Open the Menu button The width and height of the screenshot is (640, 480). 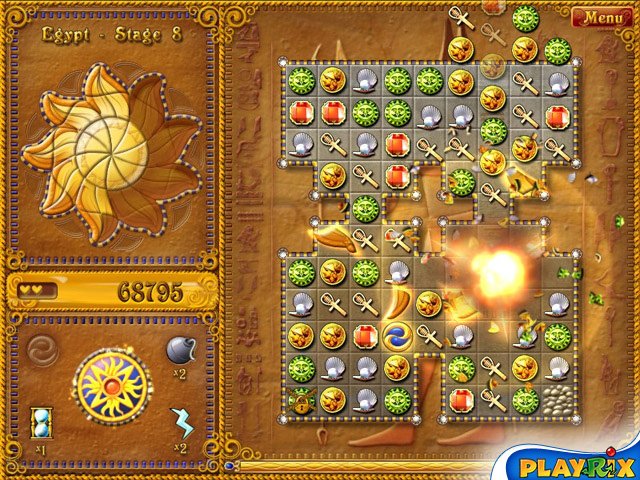click(602, 17)
